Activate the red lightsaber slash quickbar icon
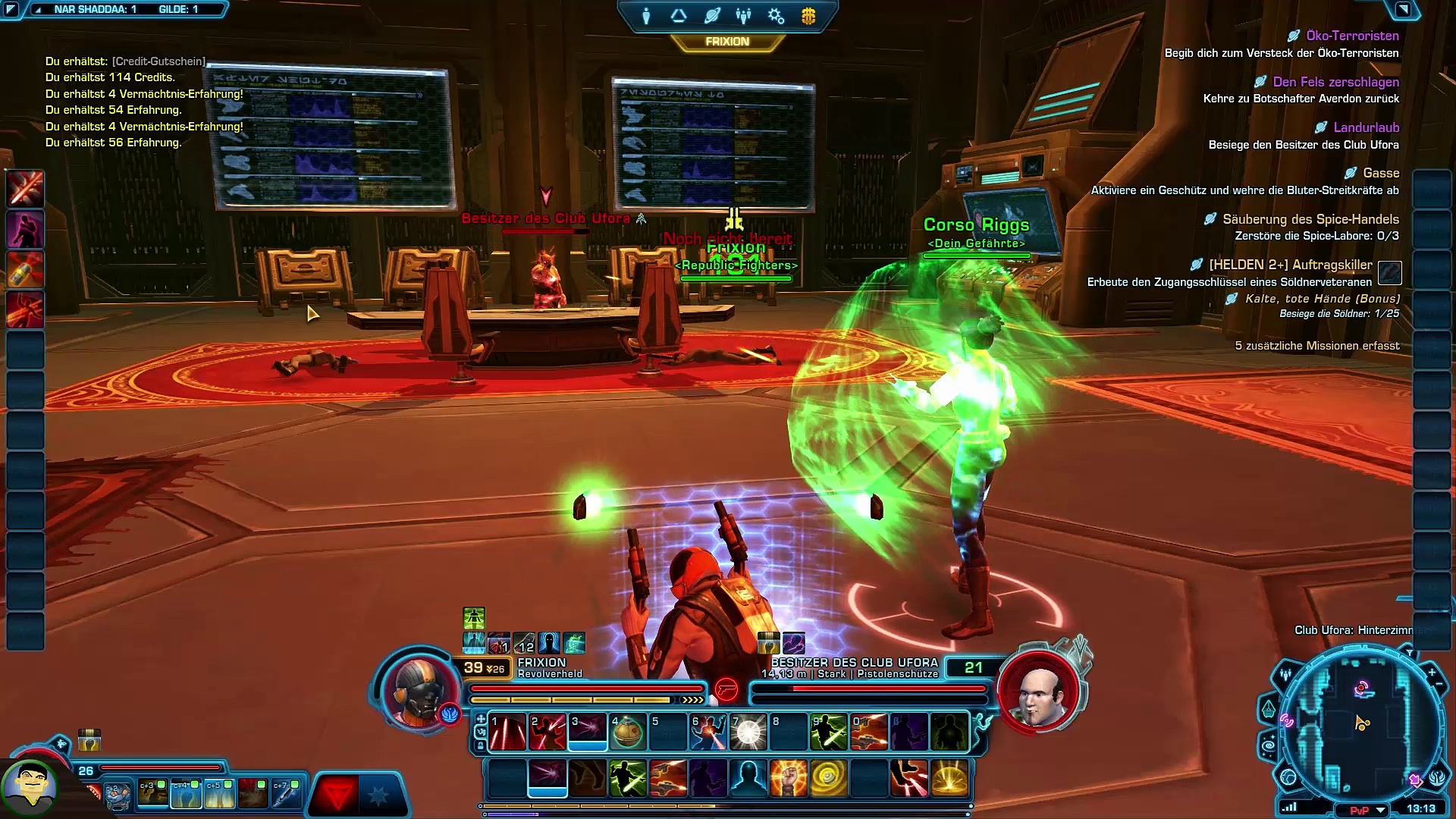Viewport: 1456px width, 819px height. [25, 188]
